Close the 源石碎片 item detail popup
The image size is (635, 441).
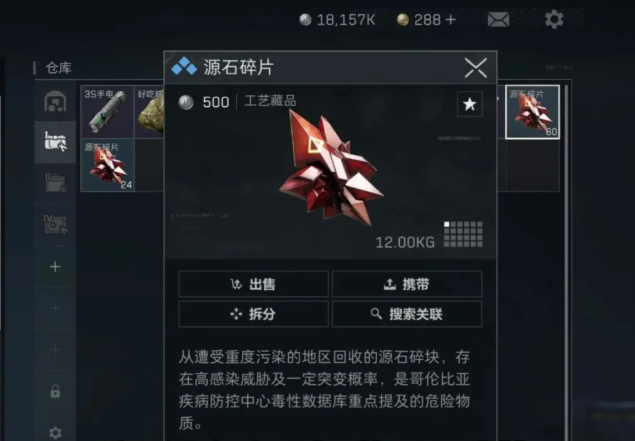tap(476, 68)
